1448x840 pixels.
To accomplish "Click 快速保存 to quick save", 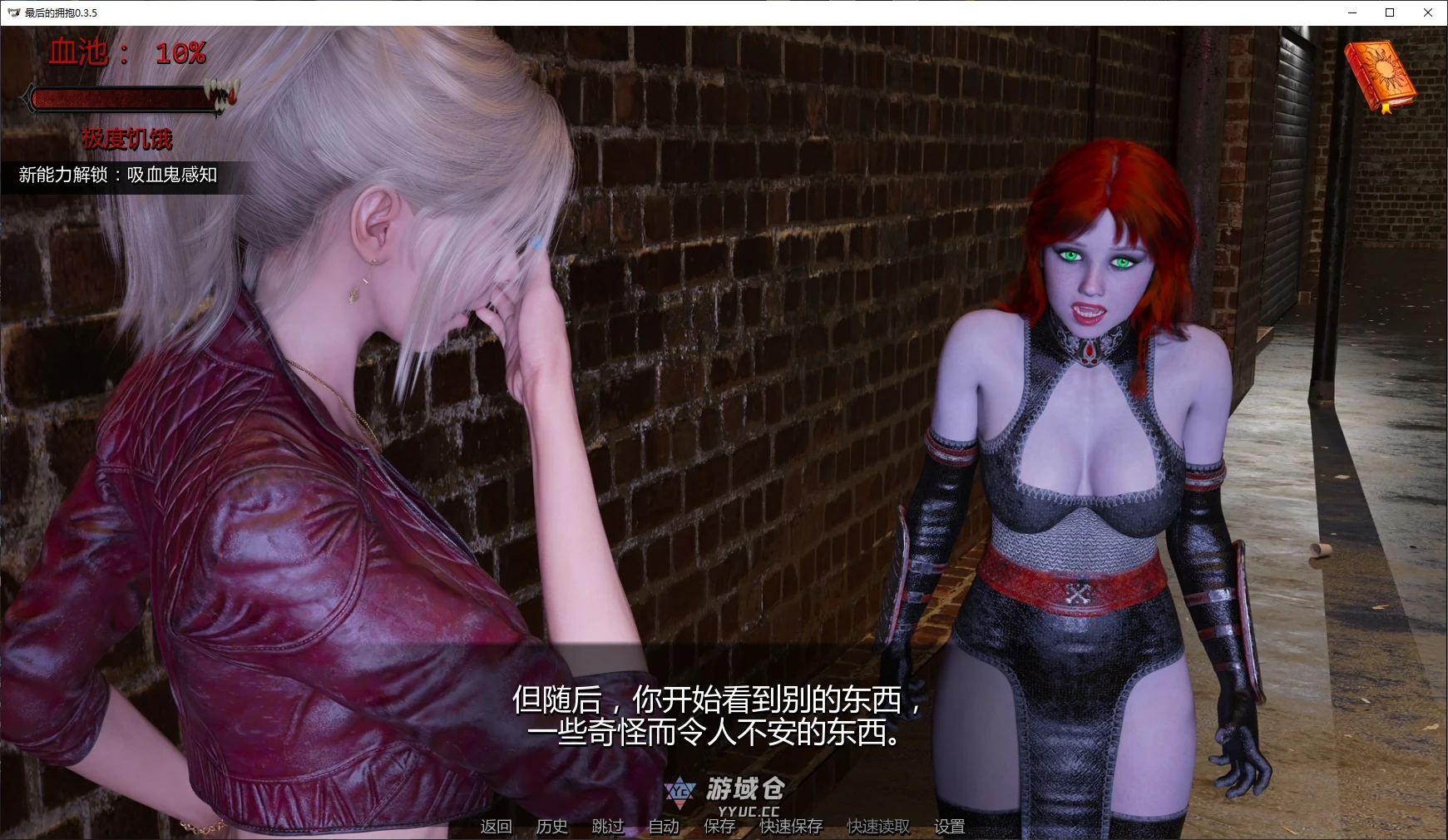I will pyautogui.click(x=789, y=826).
